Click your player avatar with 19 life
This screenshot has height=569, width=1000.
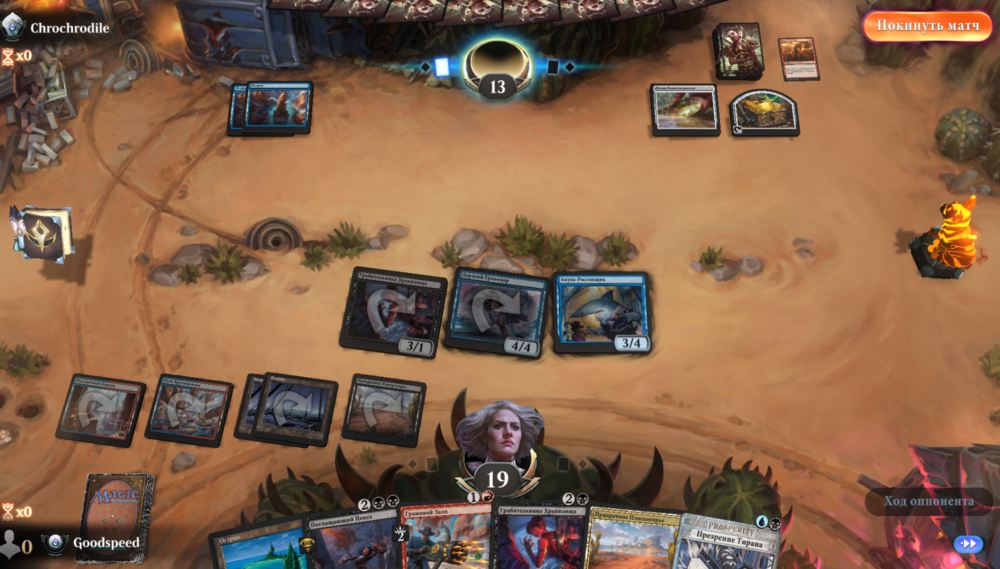[498, 440]
